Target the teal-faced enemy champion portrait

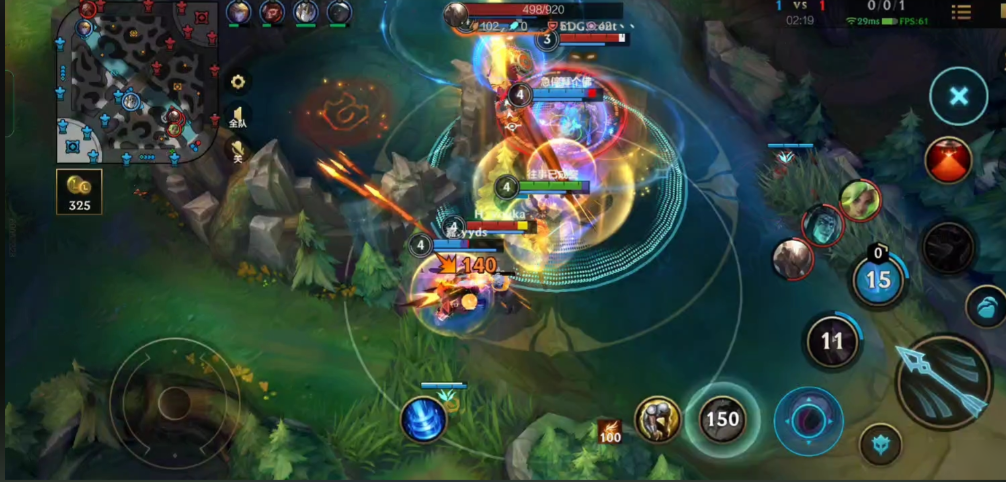(x=822, y=225)
